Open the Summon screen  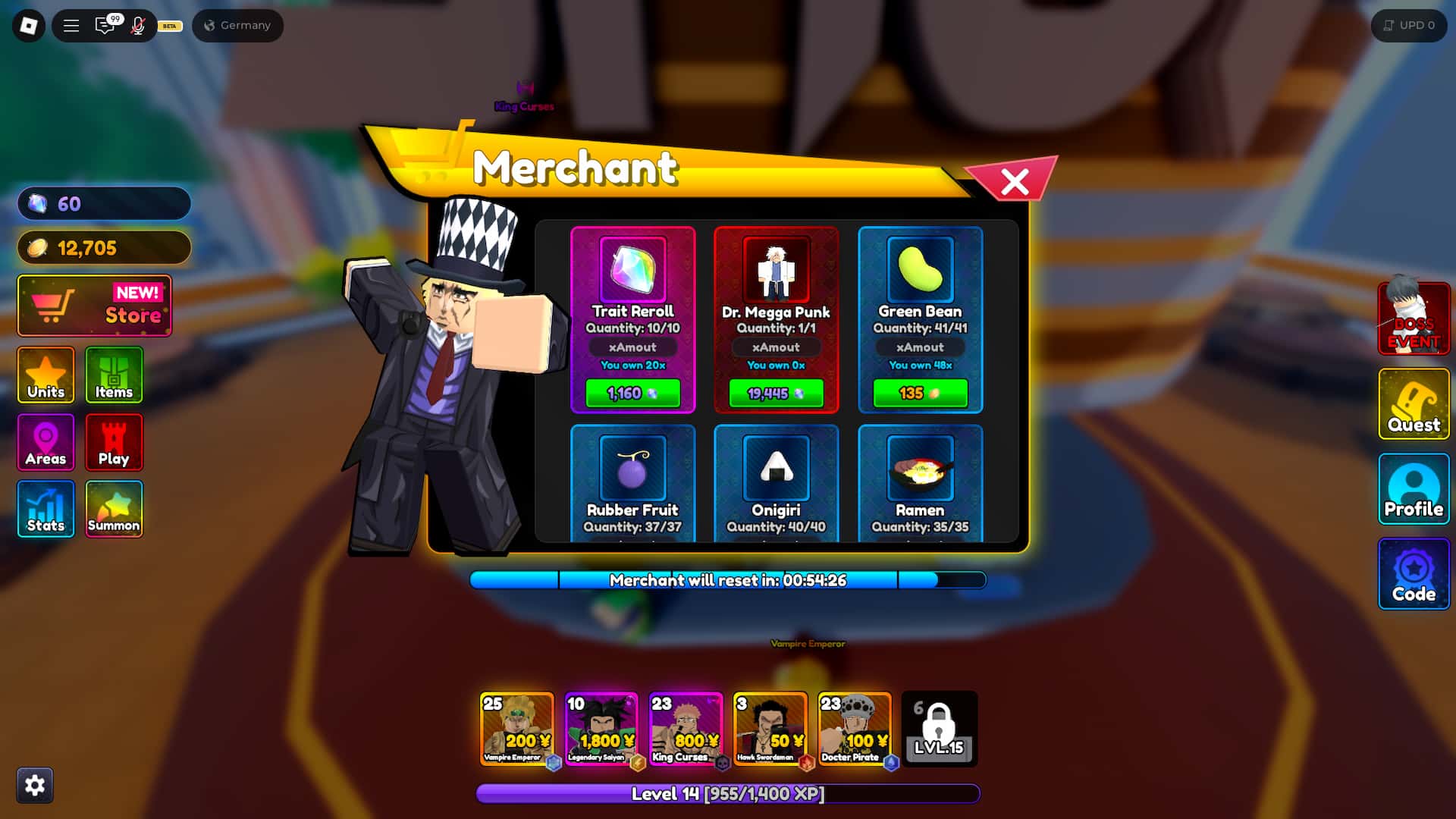point(114,508)
